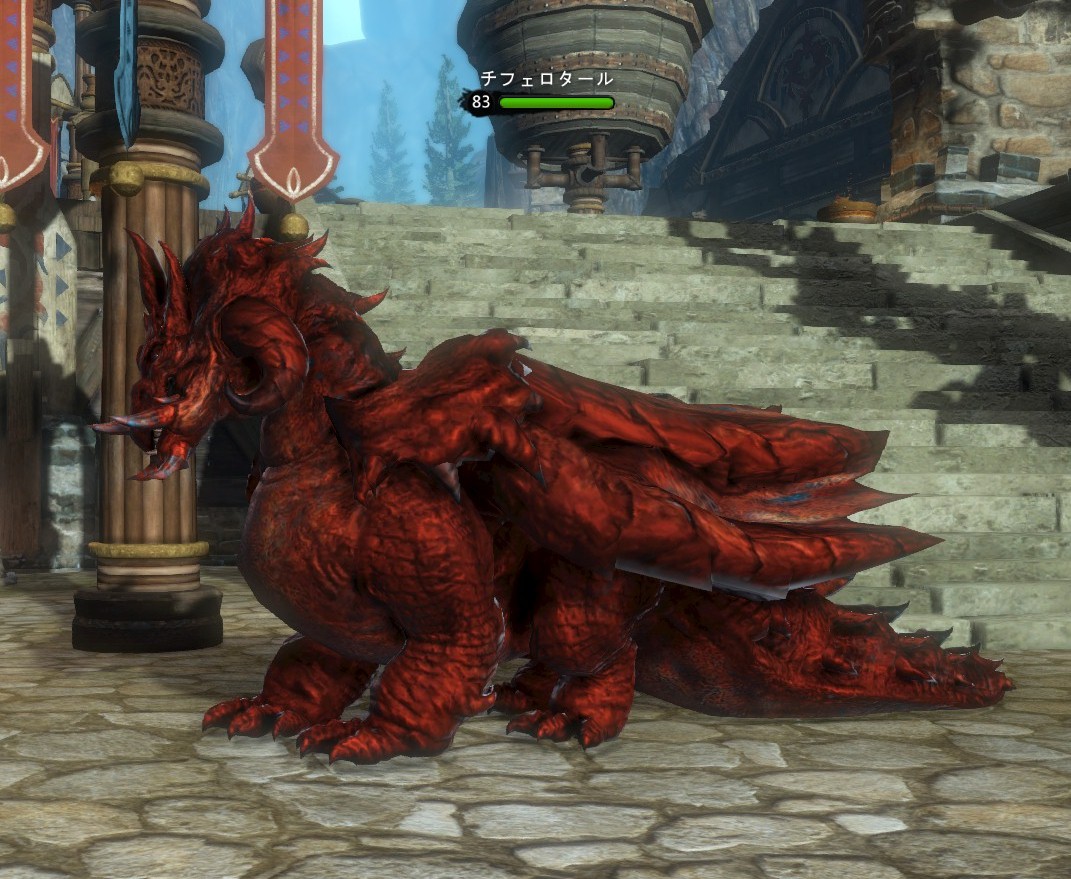Select the チフェロタール nameplate
The height and width of the screenshot is (879, 1071).
545,79
